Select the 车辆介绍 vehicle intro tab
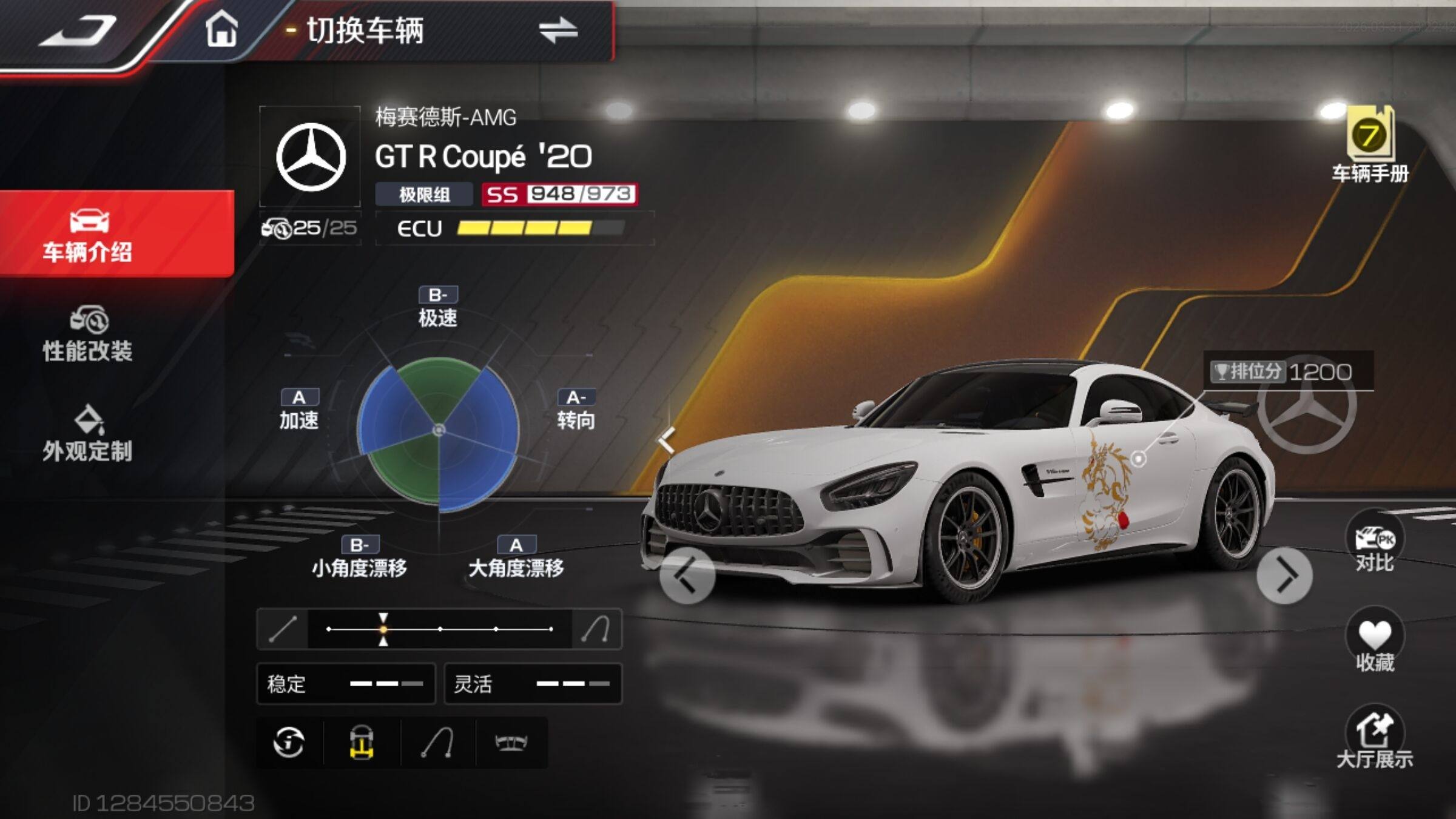1456x819 pixels. point(88,235)
